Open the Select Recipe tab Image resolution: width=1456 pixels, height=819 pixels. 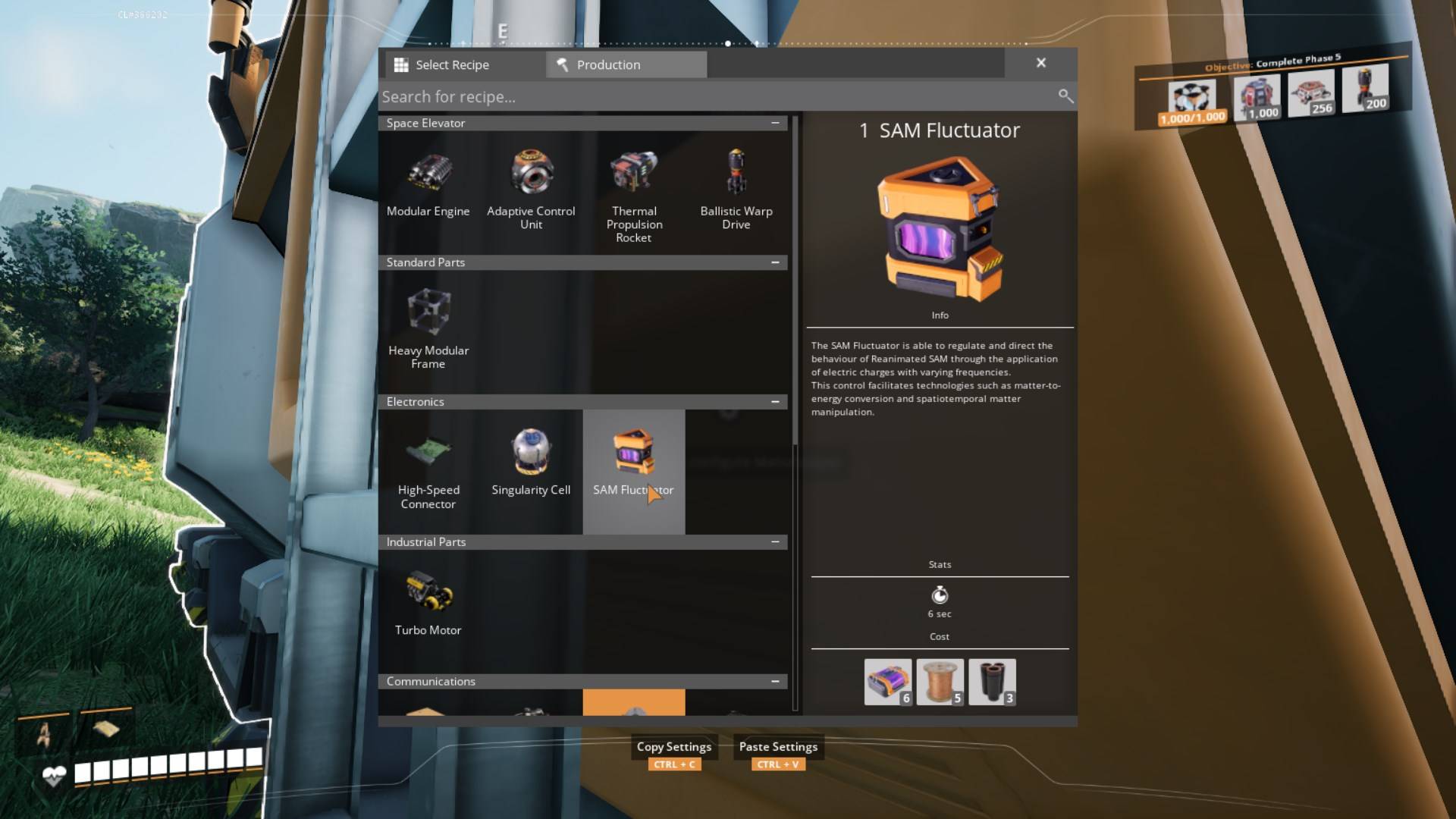(x=453, y=64)
